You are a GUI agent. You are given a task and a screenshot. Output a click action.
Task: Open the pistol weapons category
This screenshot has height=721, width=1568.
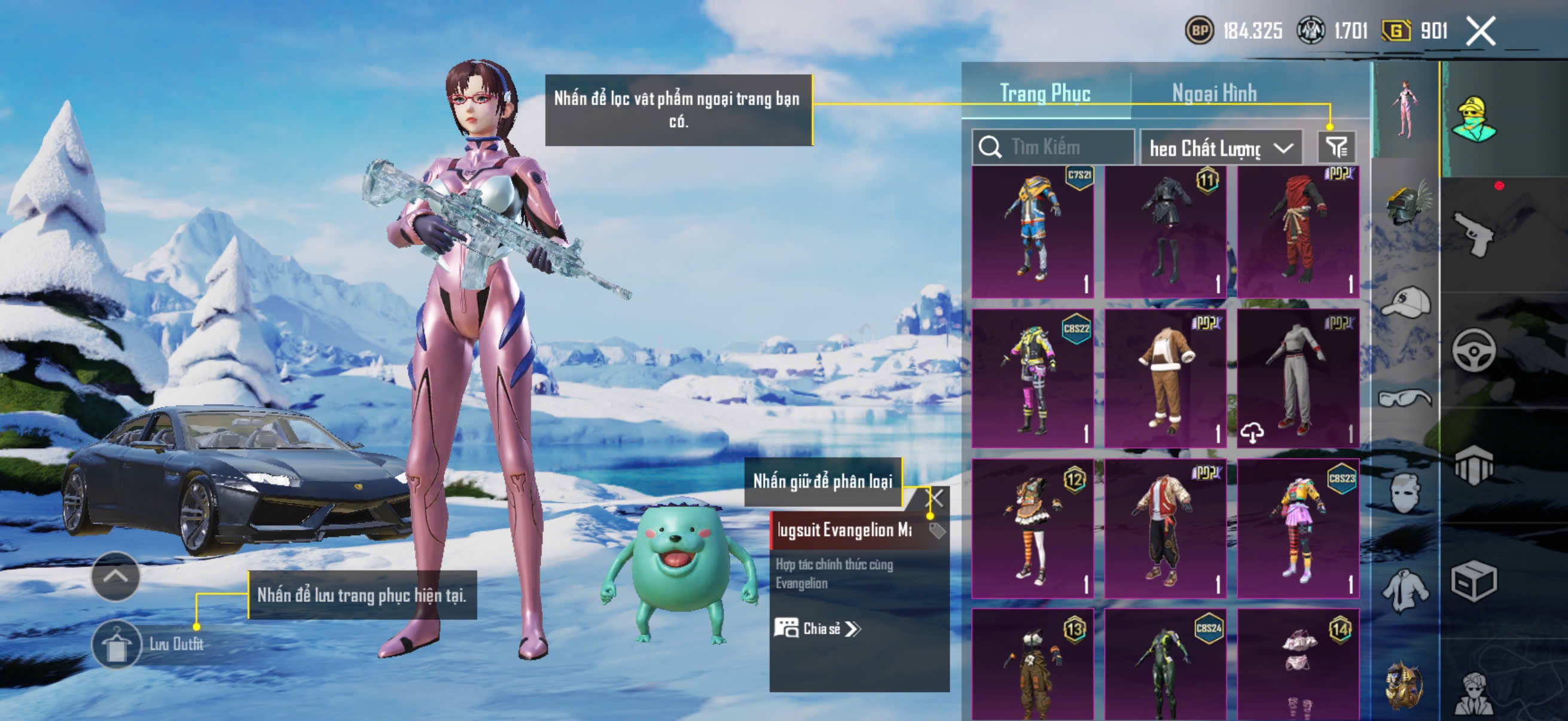(1473, 234)
